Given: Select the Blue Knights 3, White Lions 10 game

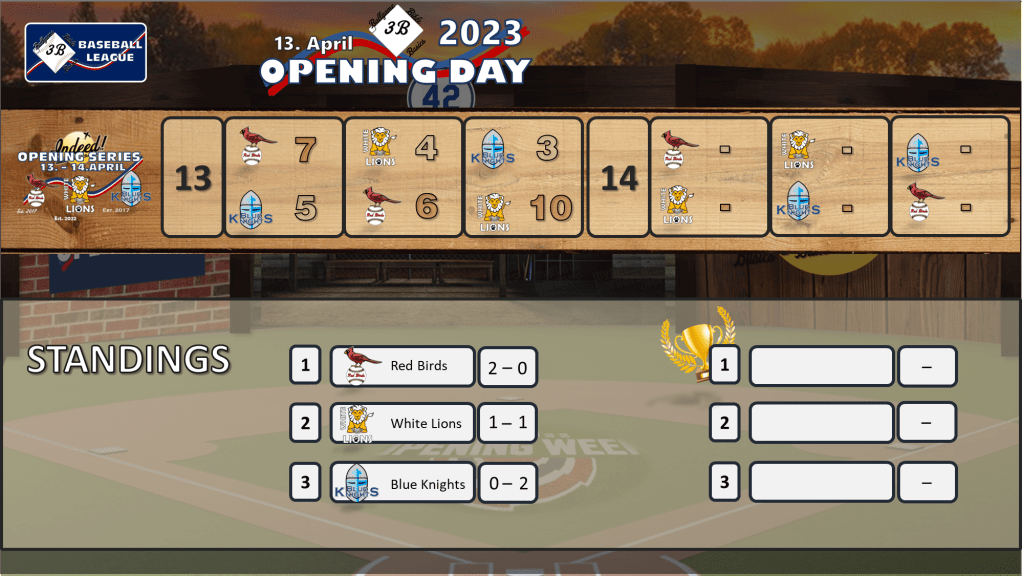Looking at the screenshot, I should point(523,178).
